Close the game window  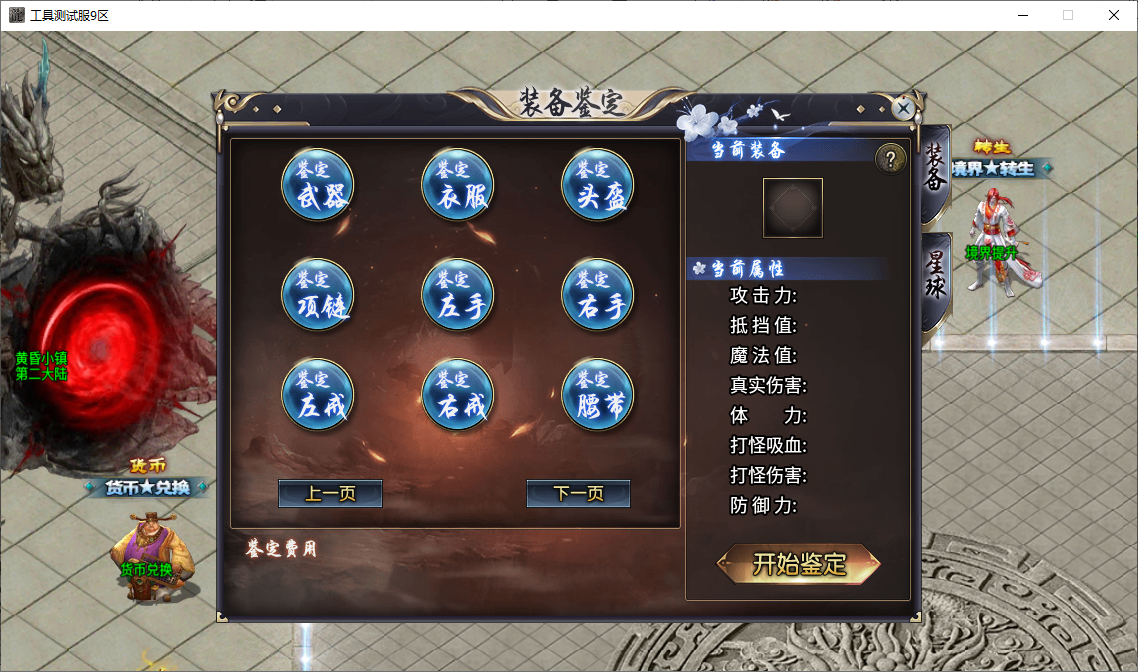[1113, 15]
